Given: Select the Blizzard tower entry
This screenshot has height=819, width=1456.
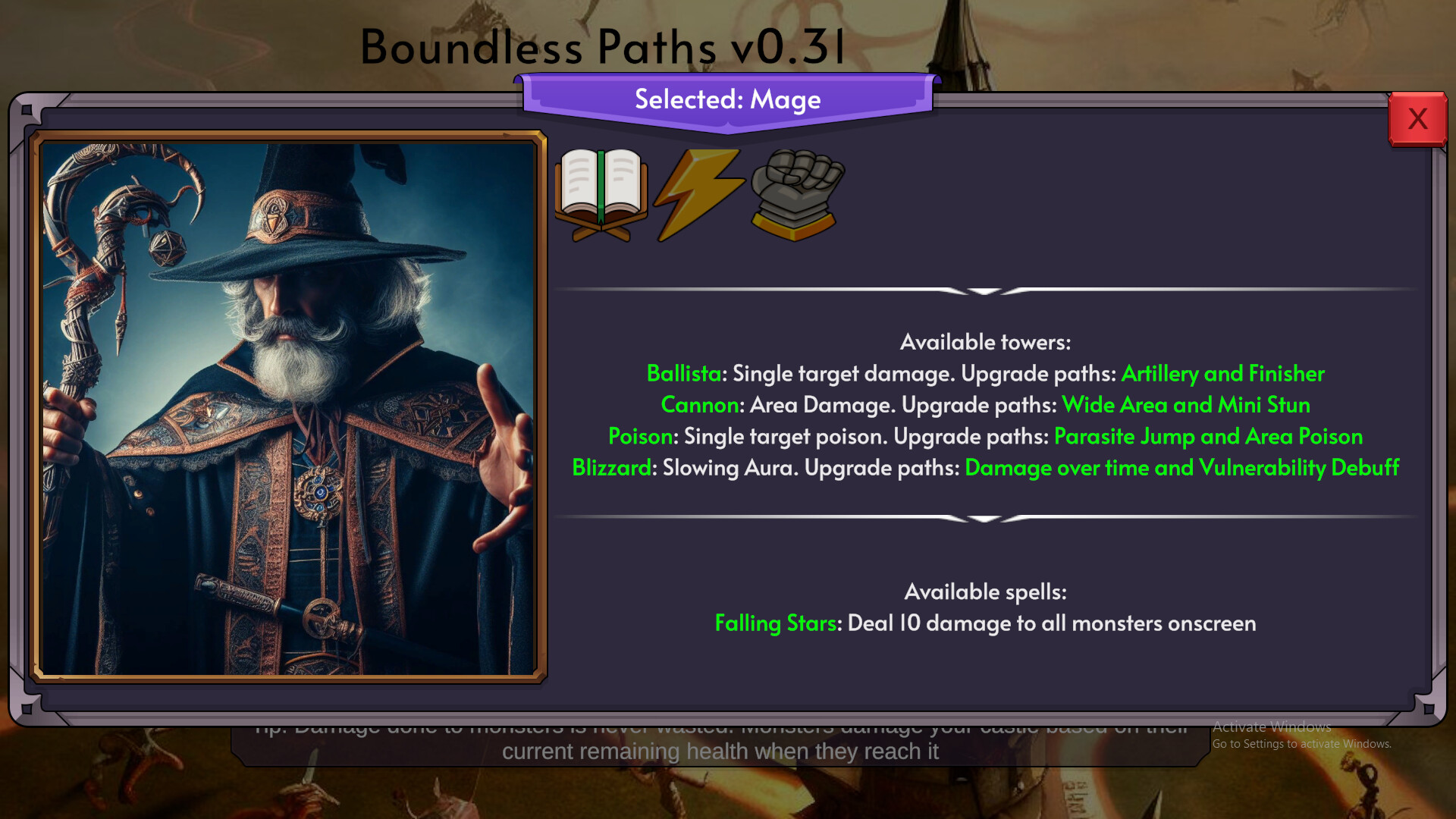Looking at the screenshot, I should (610, 468).
